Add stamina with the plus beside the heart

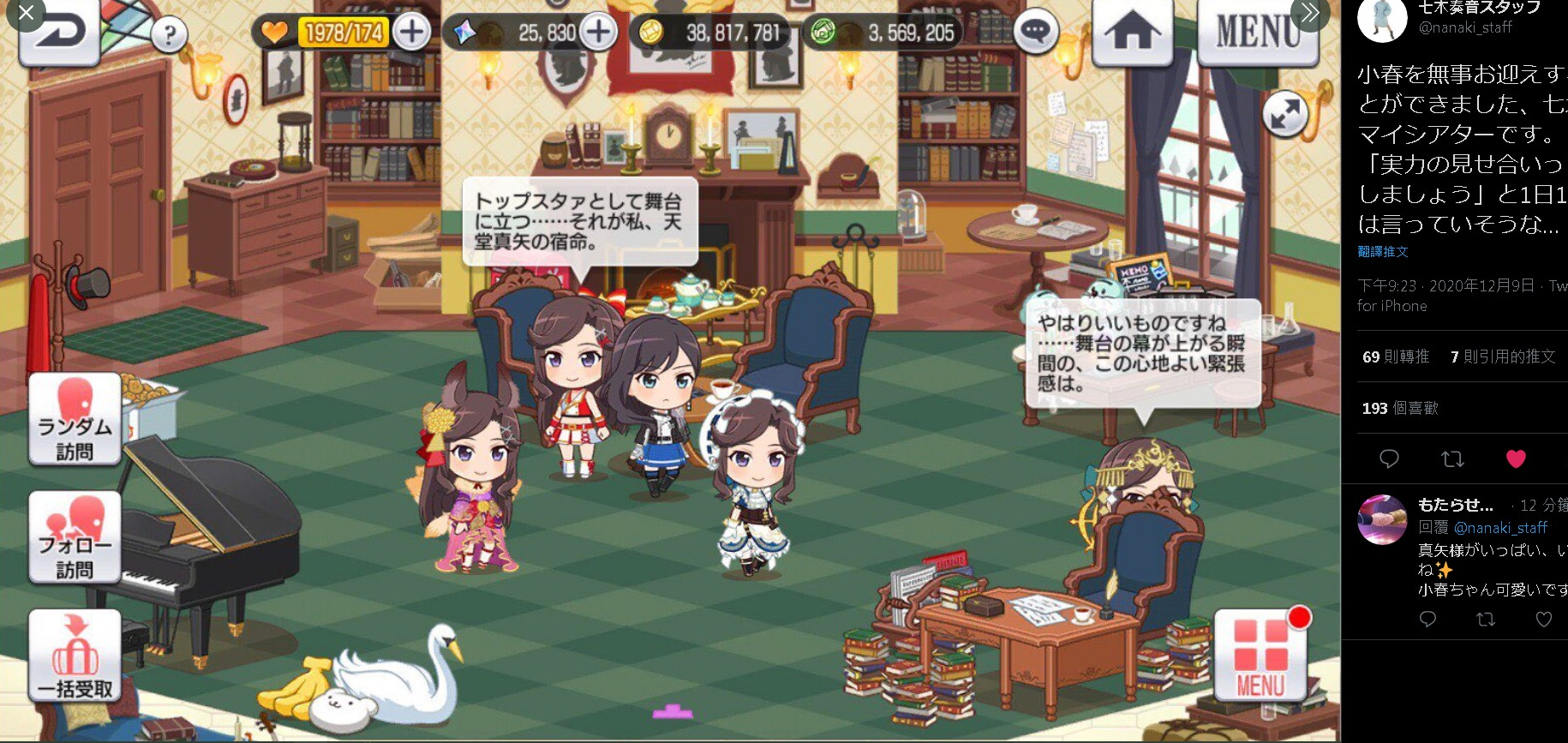click(412, 33)
